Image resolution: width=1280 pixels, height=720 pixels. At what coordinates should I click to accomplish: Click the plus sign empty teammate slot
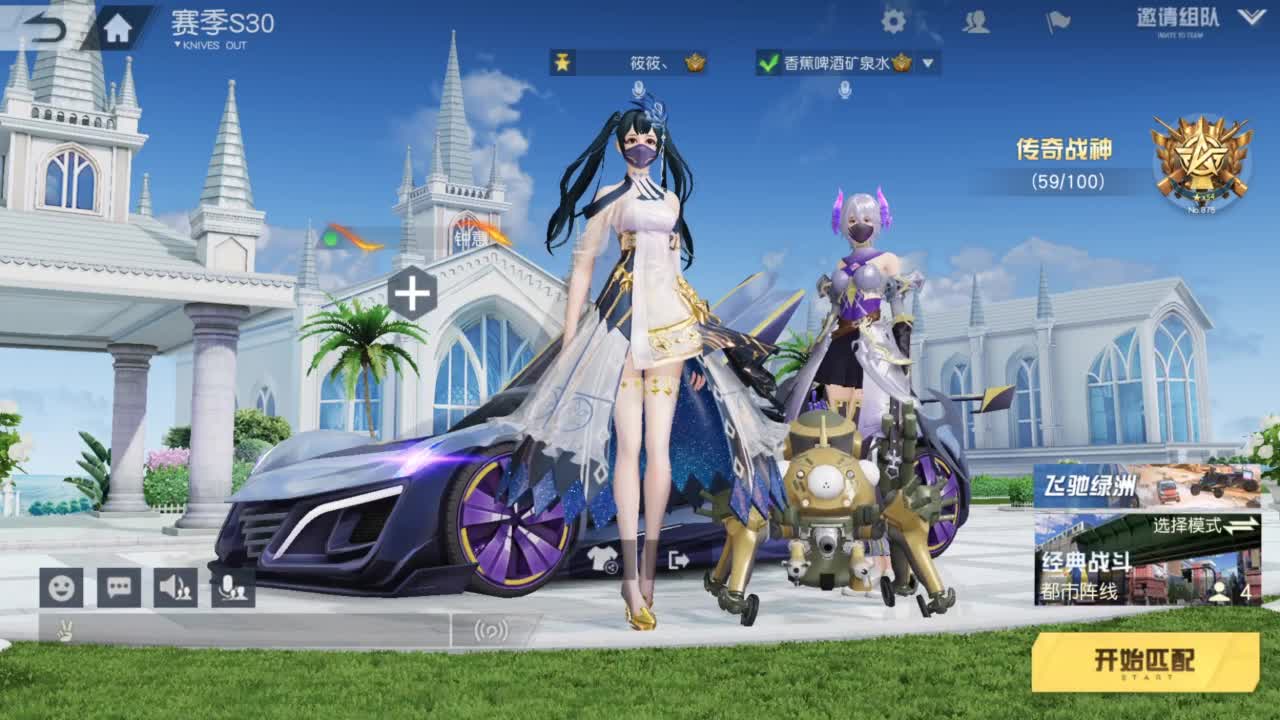pos(413,291)
